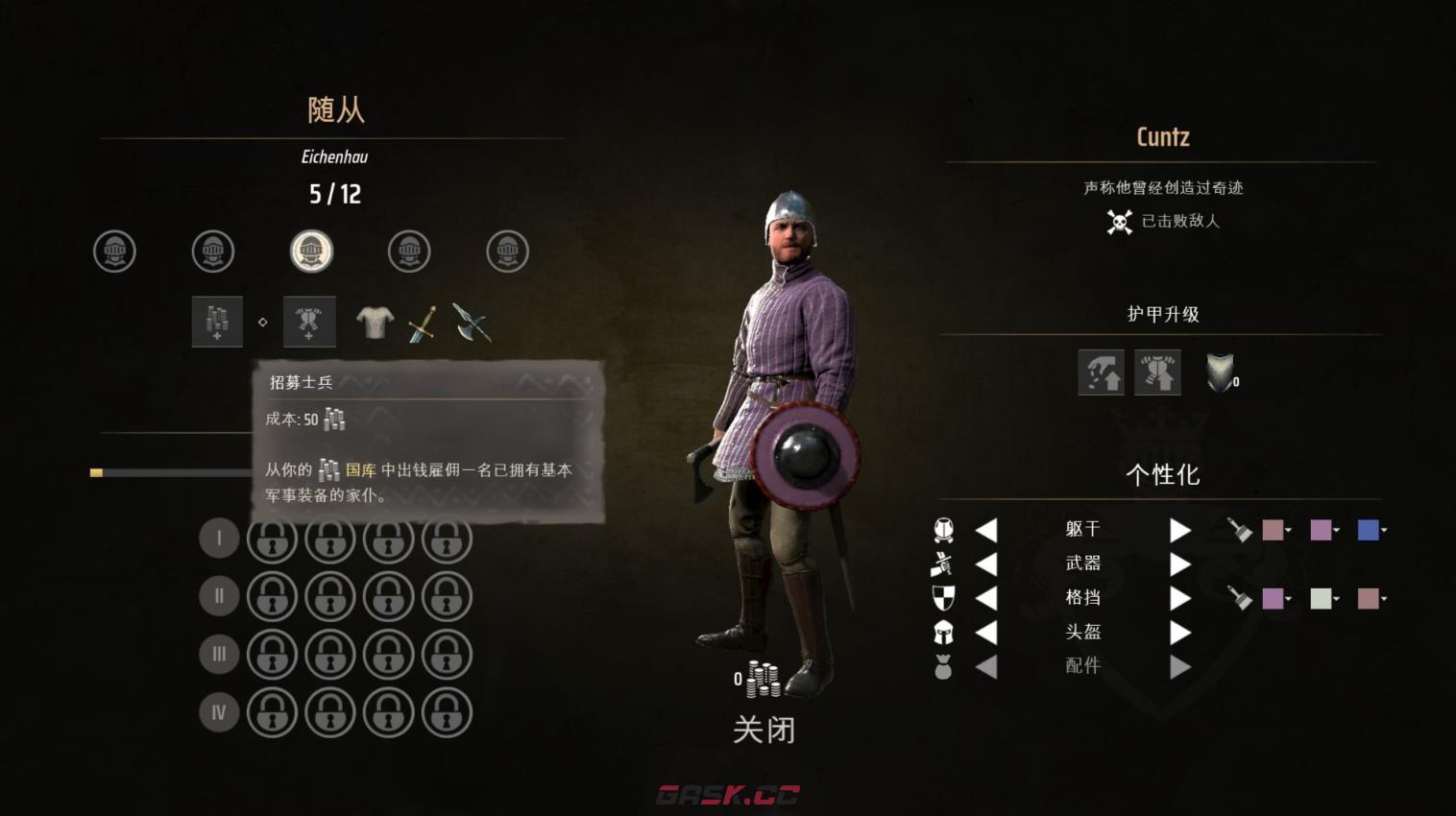Click the white tunic equipment icon
Screen dimensions: 1456x816
(375, 322)
